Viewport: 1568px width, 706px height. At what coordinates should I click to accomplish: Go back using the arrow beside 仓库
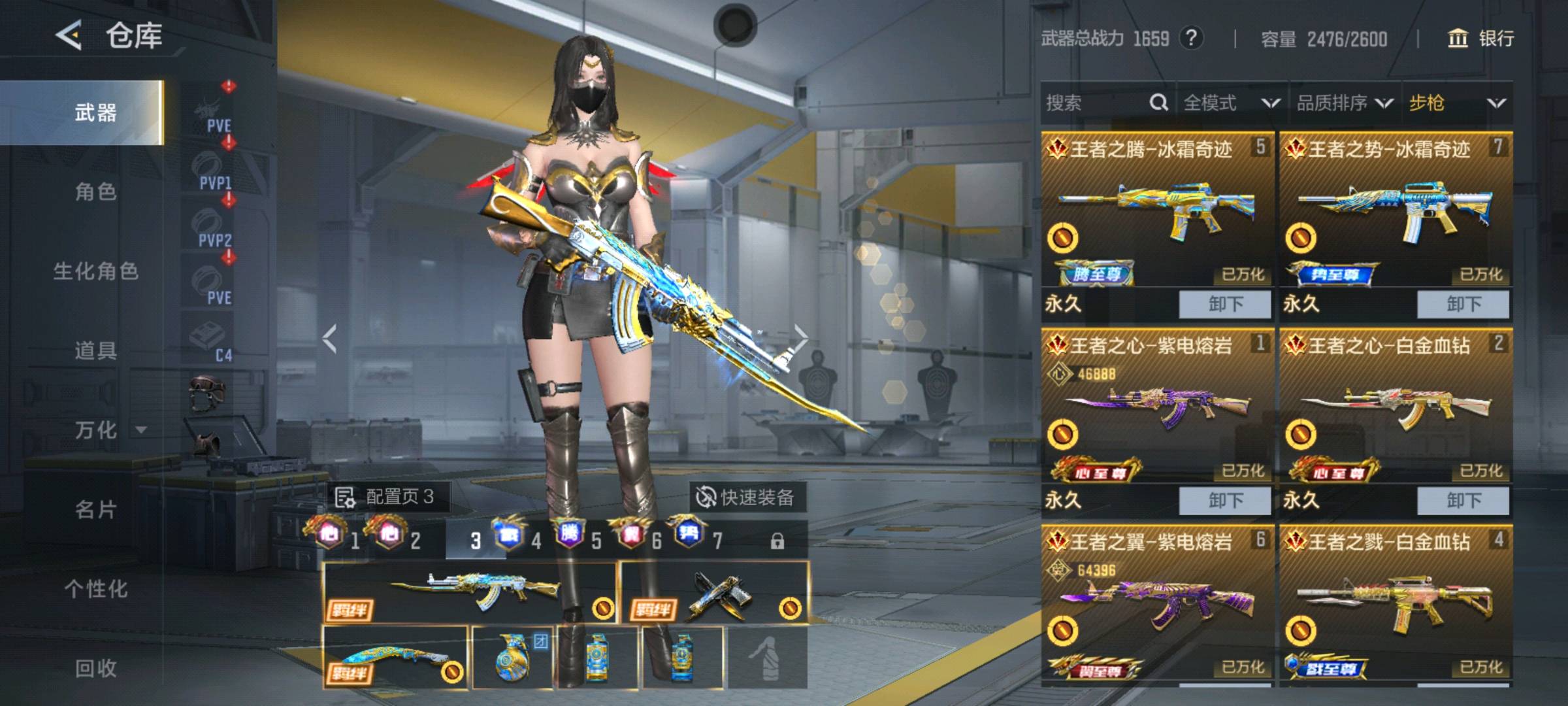point(69,35)
